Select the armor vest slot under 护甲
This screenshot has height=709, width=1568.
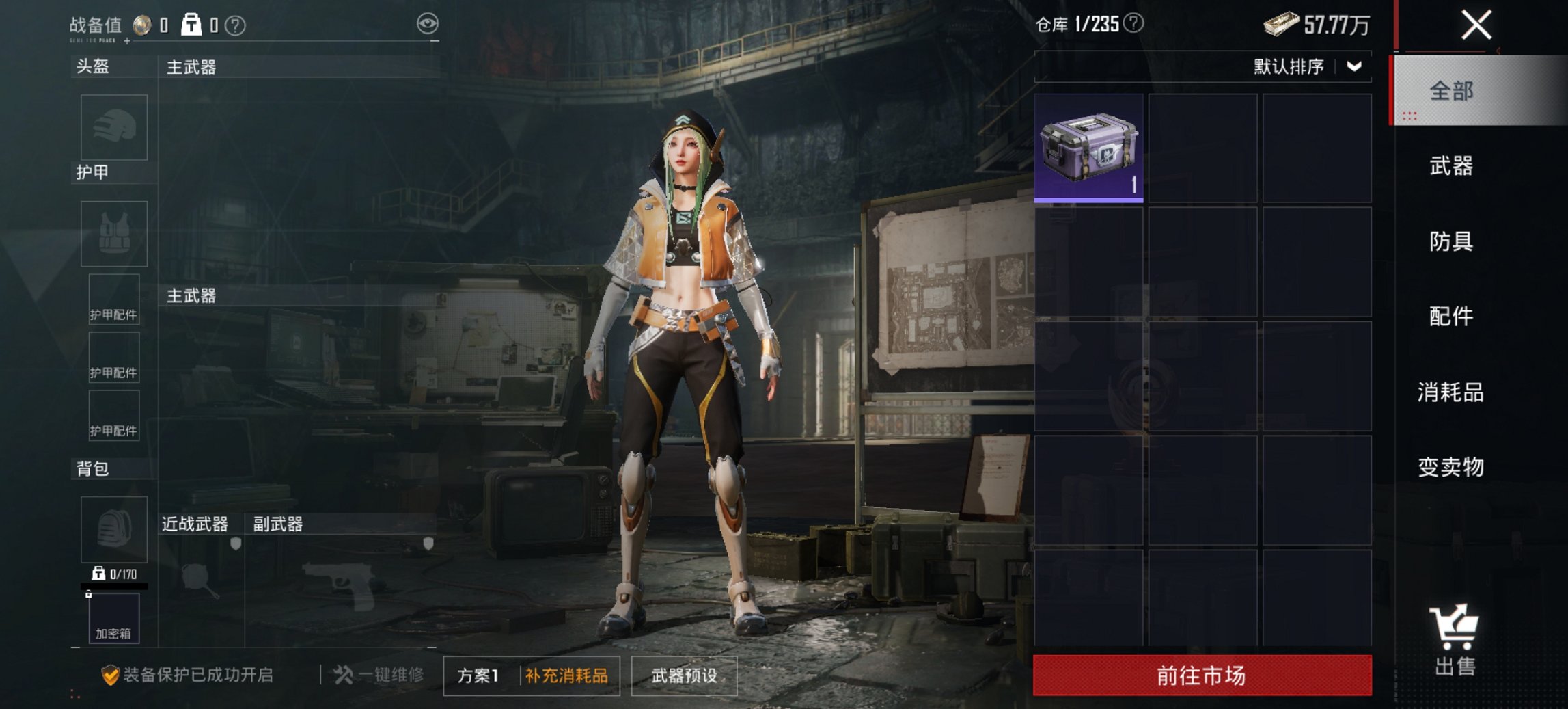coord(113,234)
